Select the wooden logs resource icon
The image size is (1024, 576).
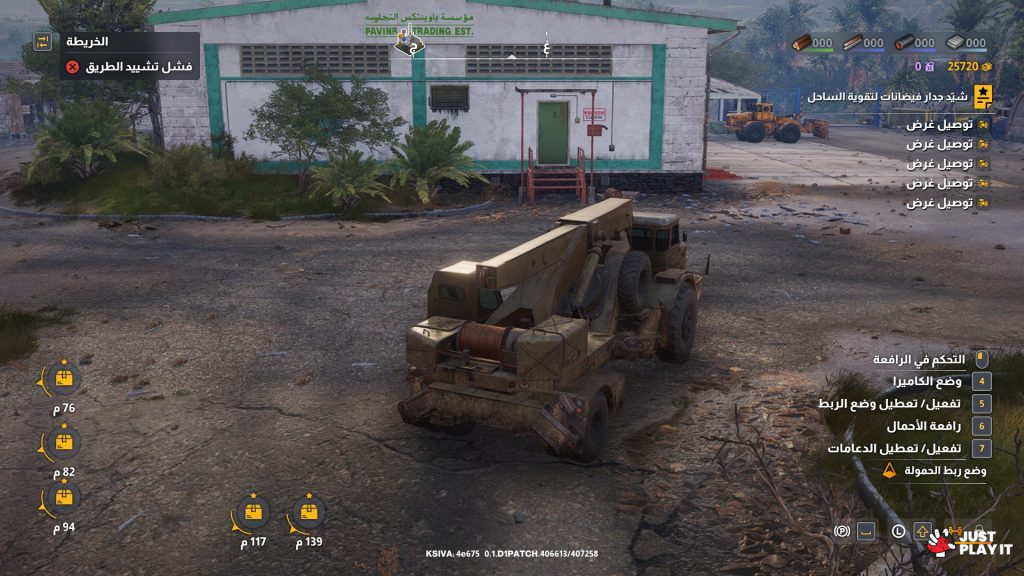pyautogui.click(x=801, y=43)
